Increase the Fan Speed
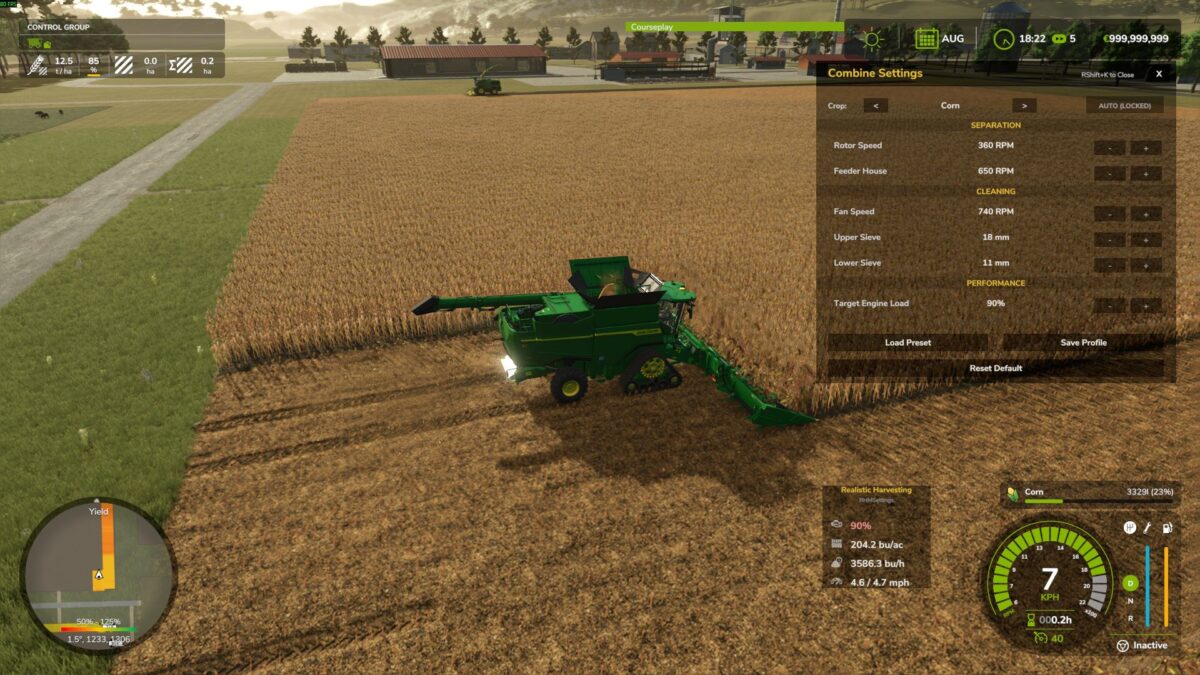 [1146, 213]
